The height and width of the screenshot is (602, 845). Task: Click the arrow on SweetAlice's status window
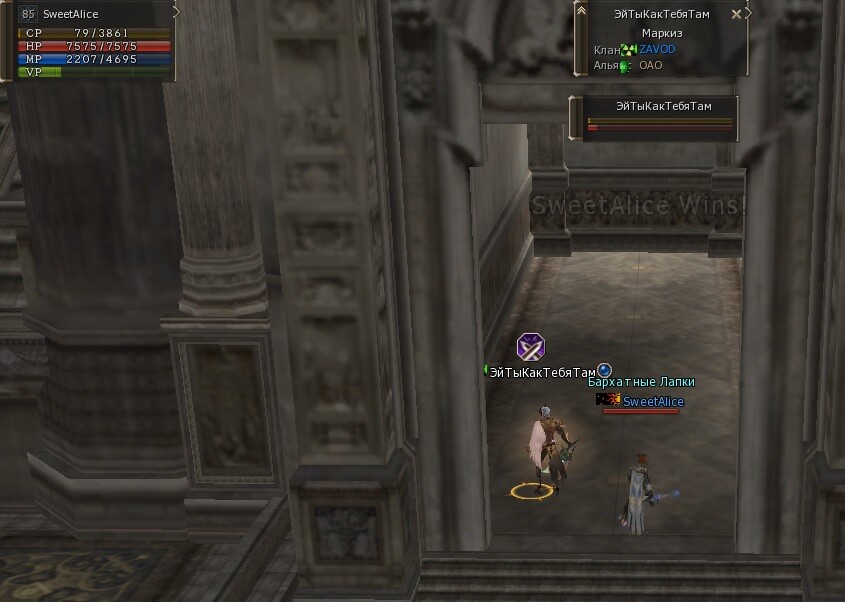pos(176,13)
